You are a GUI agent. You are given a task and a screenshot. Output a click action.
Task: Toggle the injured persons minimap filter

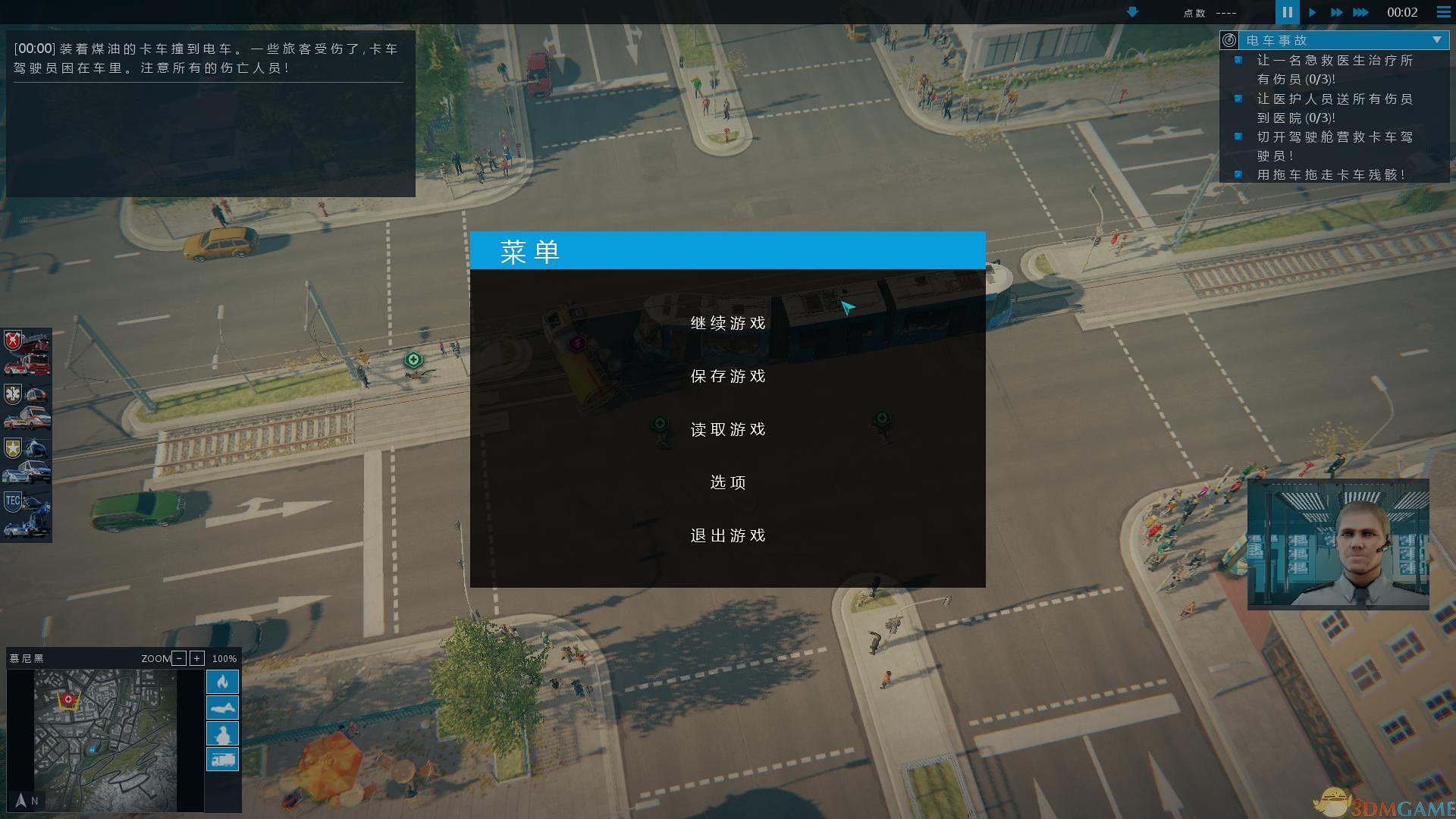[x=222, y=707]
